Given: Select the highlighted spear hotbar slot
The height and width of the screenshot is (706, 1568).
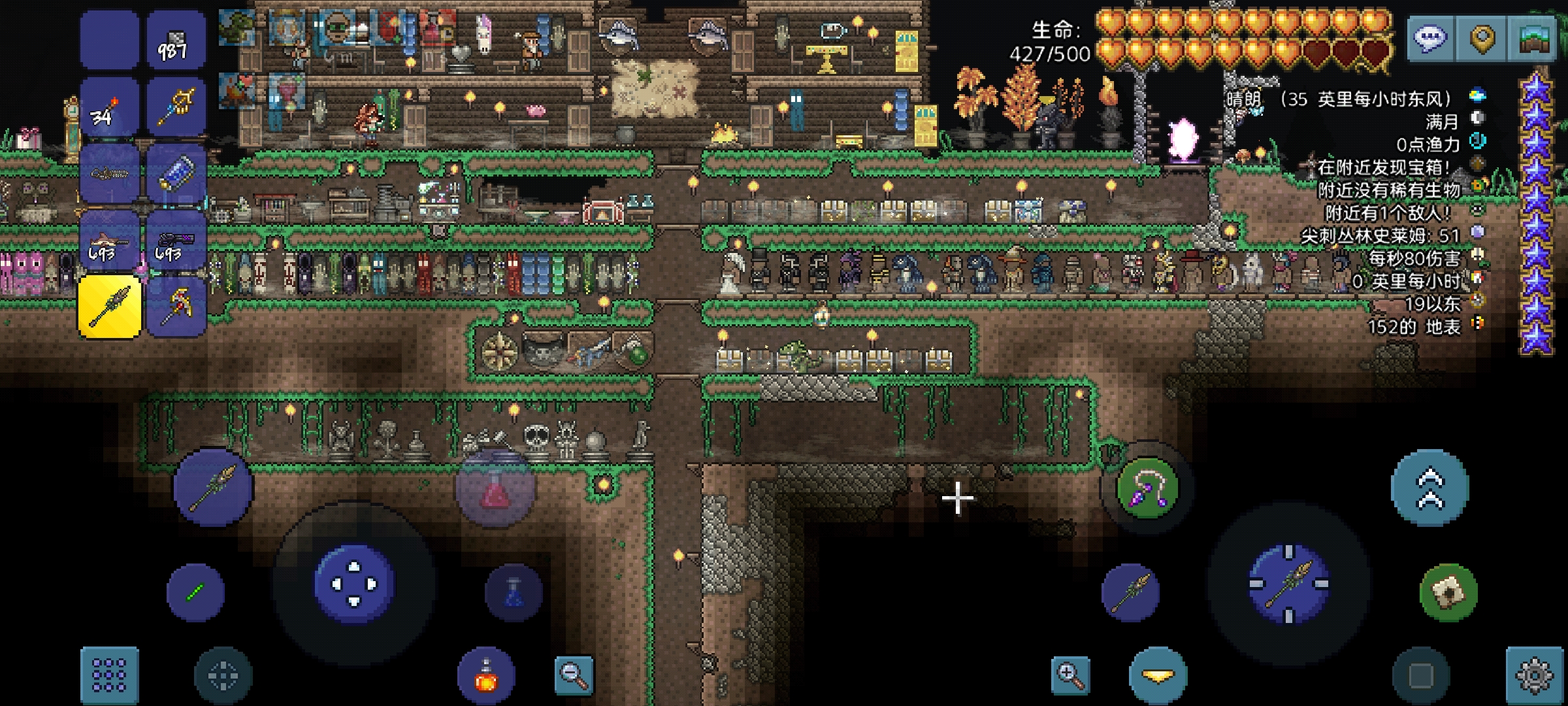Looking at the screenshot, I should pyautogui.click(x=110, y=306).
